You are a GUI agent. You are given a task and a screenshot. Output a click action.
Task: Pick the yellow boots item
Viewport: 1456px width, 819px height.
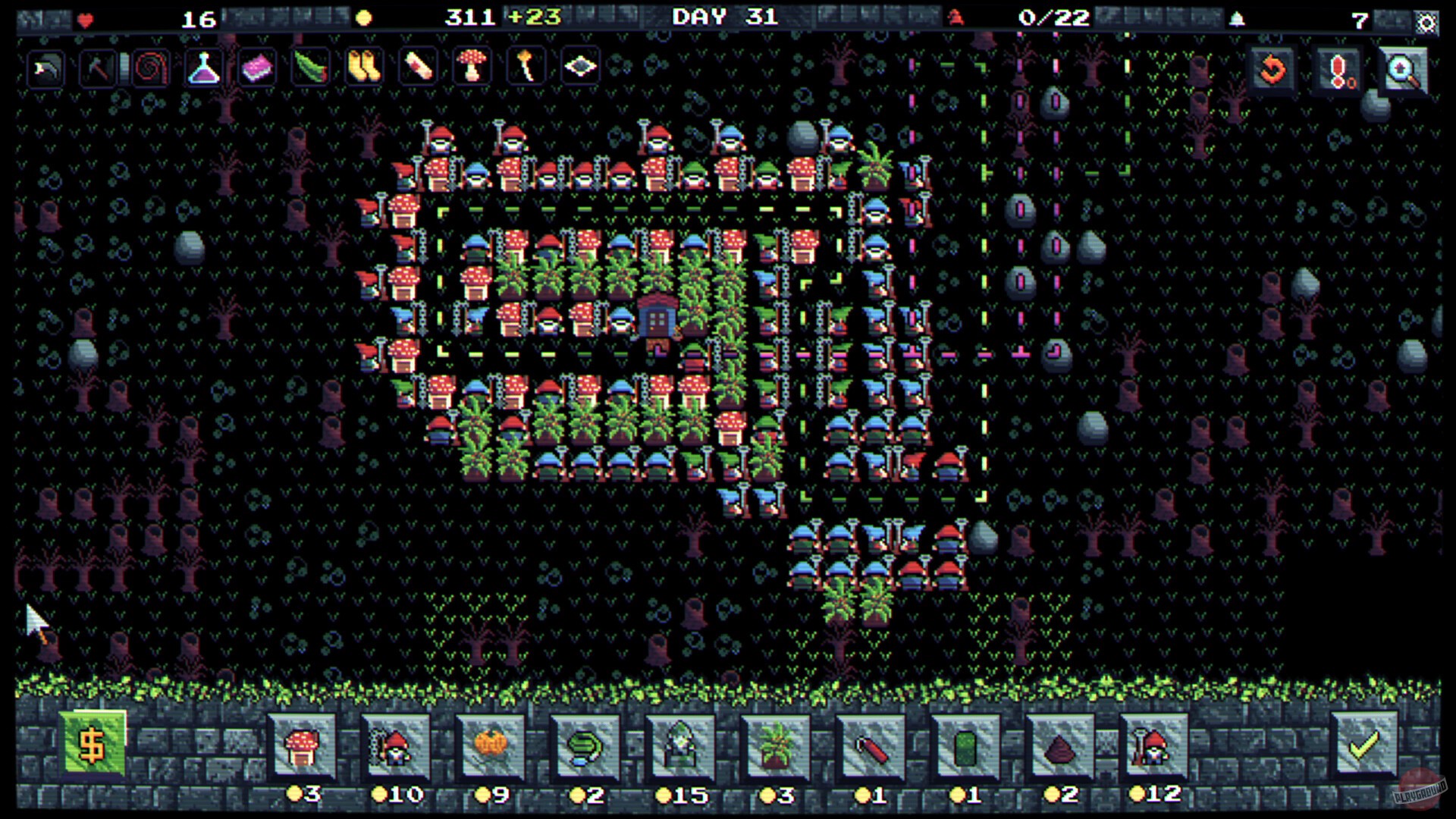(x=362, y=67)
